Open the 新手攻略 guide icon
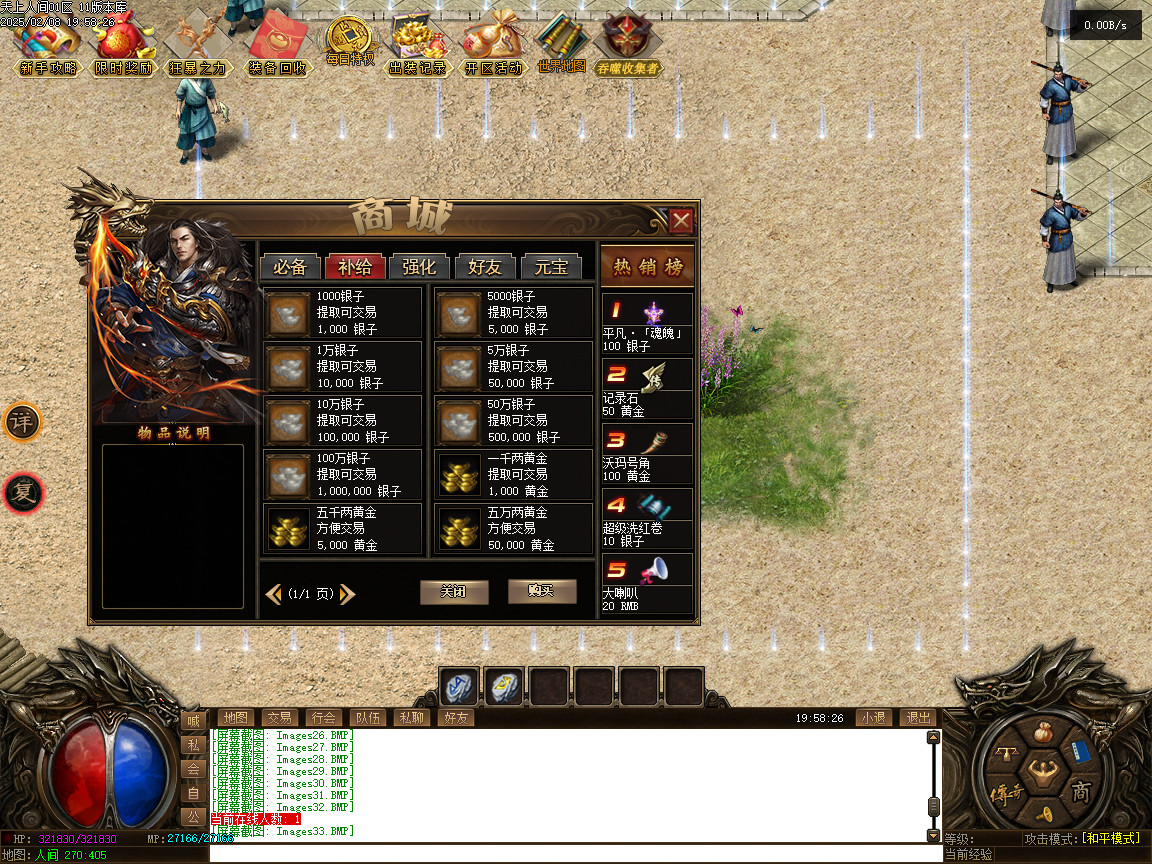1152x864 pixels. click(47, 45)
